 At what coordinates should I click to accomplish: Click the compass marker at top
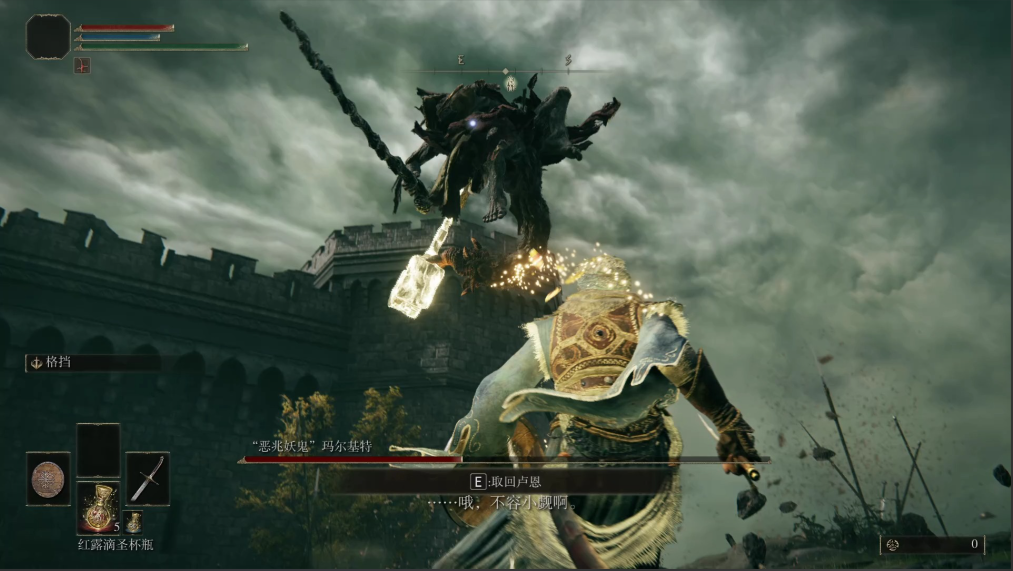pos(510,83)
